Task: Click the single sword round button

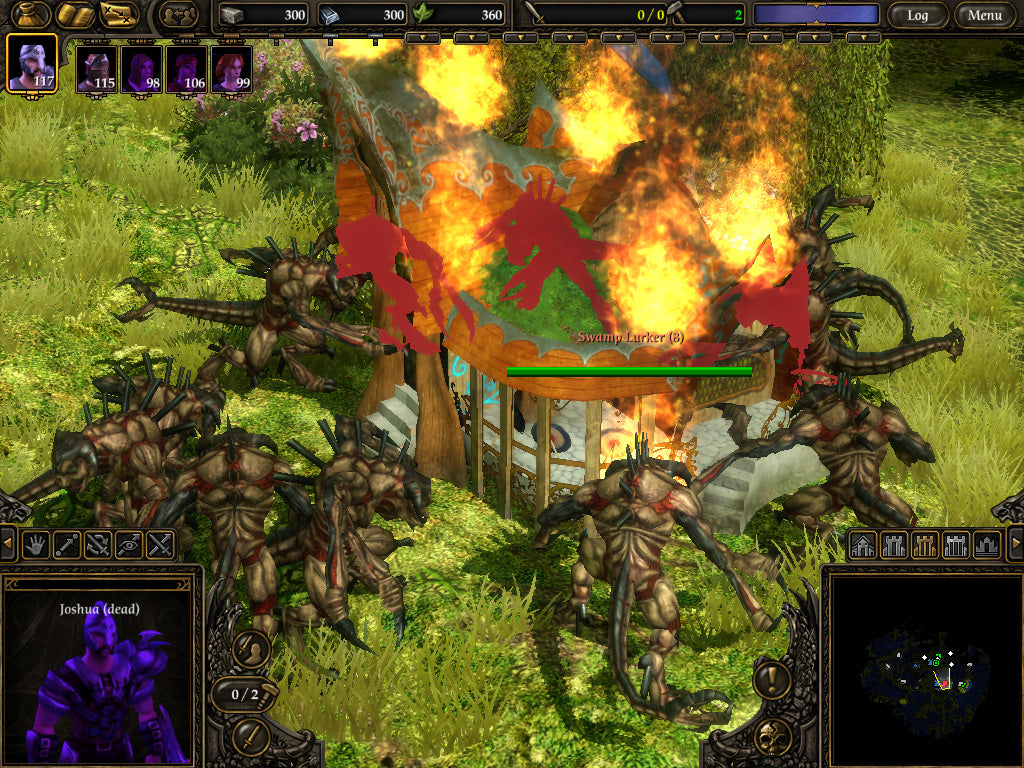Action: tap(251, 738)
